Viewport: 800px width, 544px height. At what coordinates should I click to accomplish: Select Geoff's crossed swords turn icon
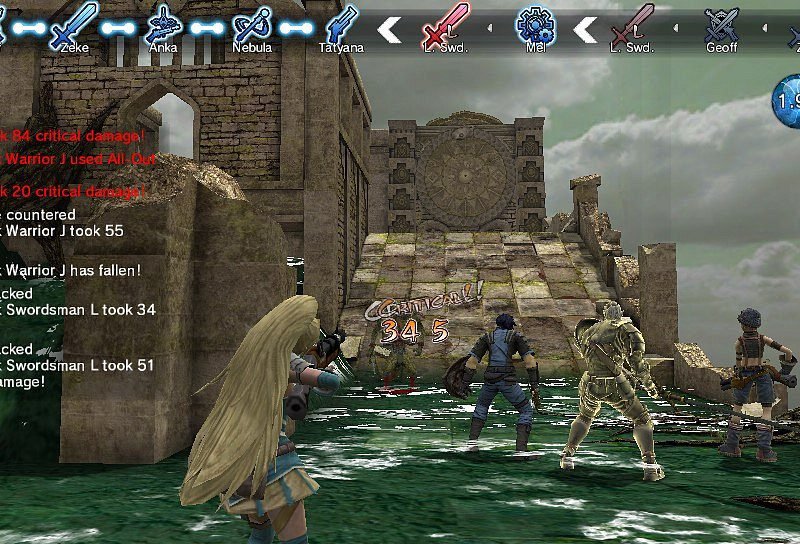[721, 23]
